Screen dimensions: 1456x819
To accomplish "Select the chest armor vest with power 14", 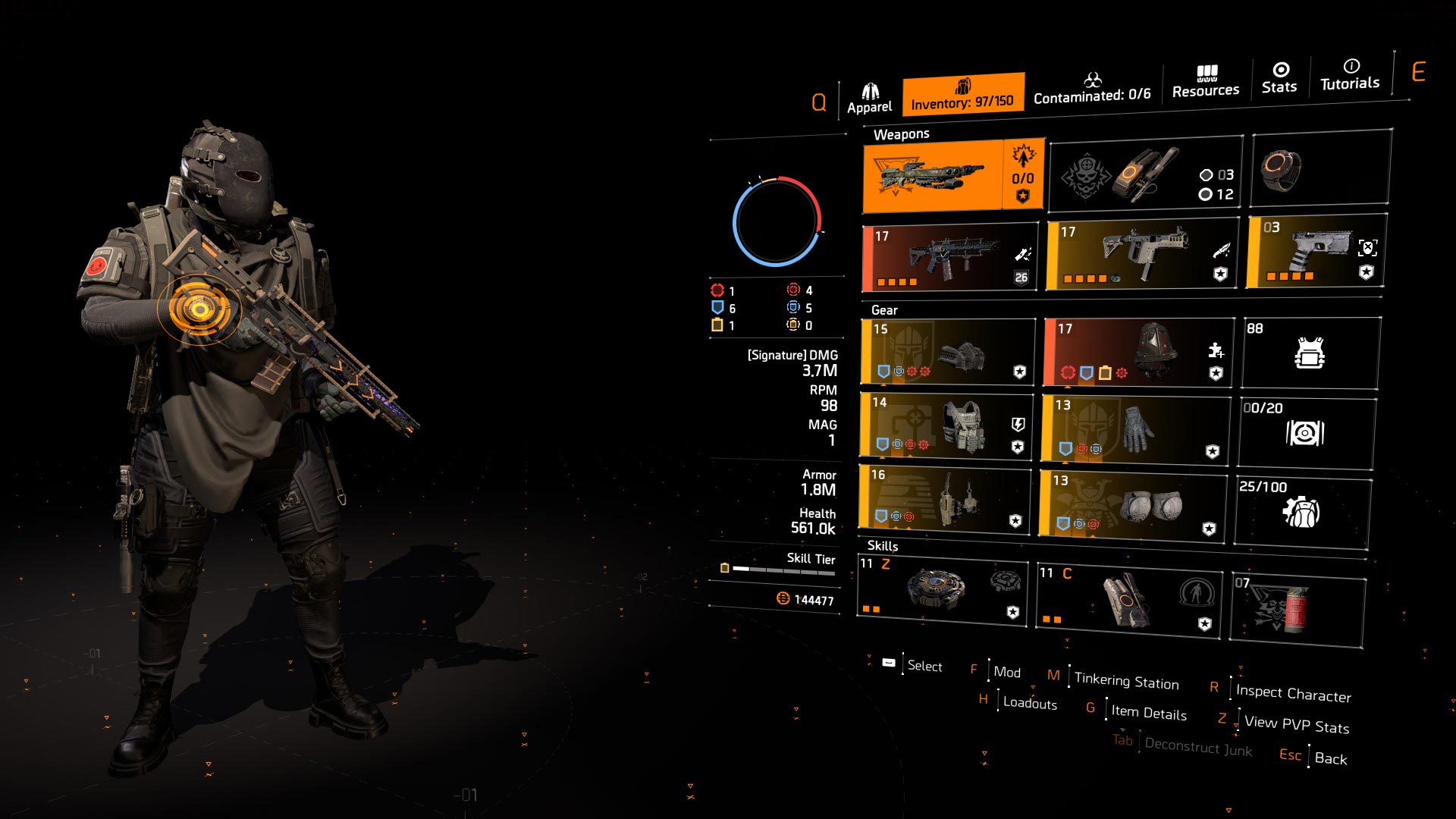I will 945,425.
